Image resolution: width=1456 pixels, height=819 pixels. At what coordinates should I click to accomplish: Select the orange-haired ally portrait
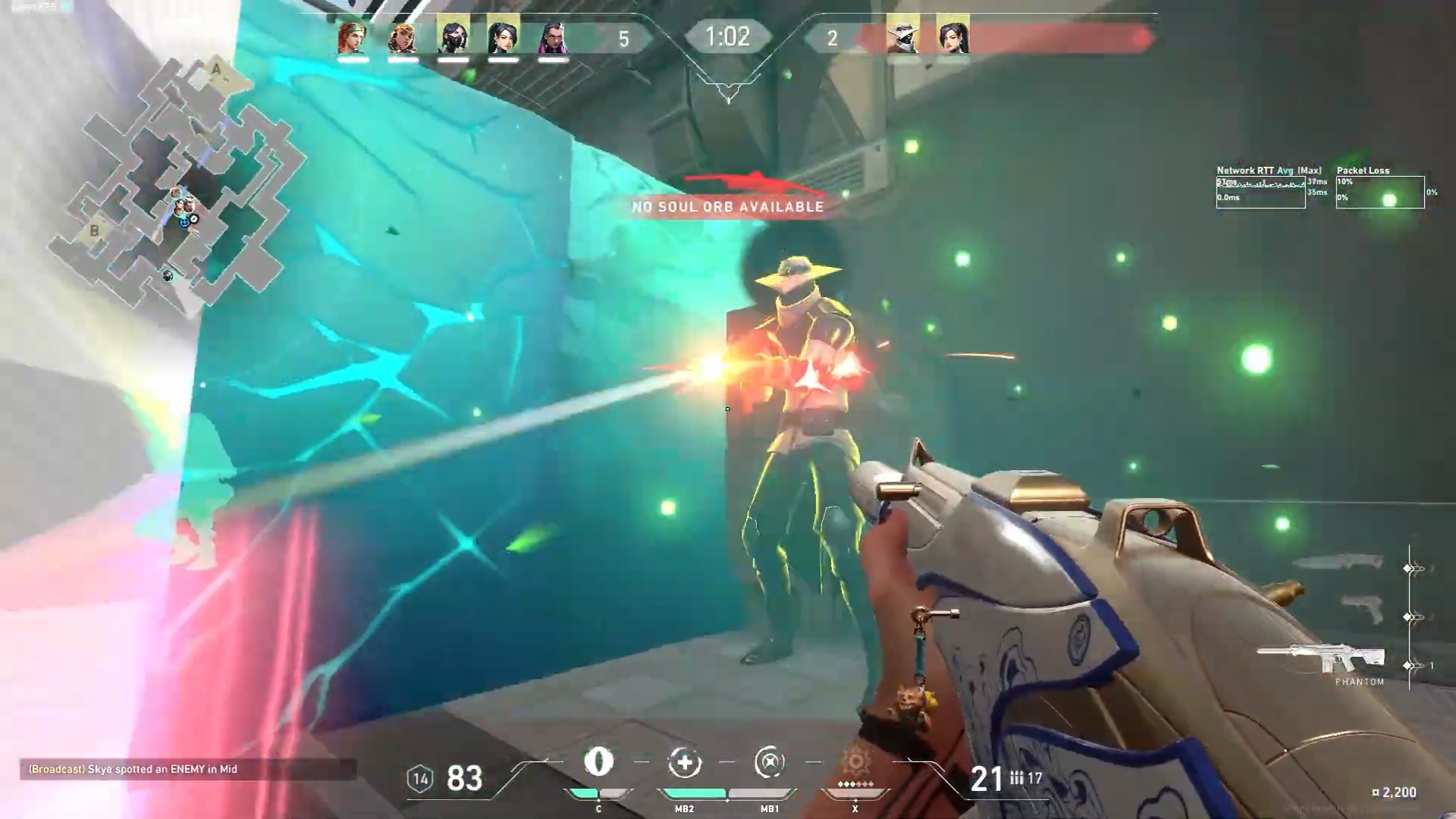[x=403, y=36]
